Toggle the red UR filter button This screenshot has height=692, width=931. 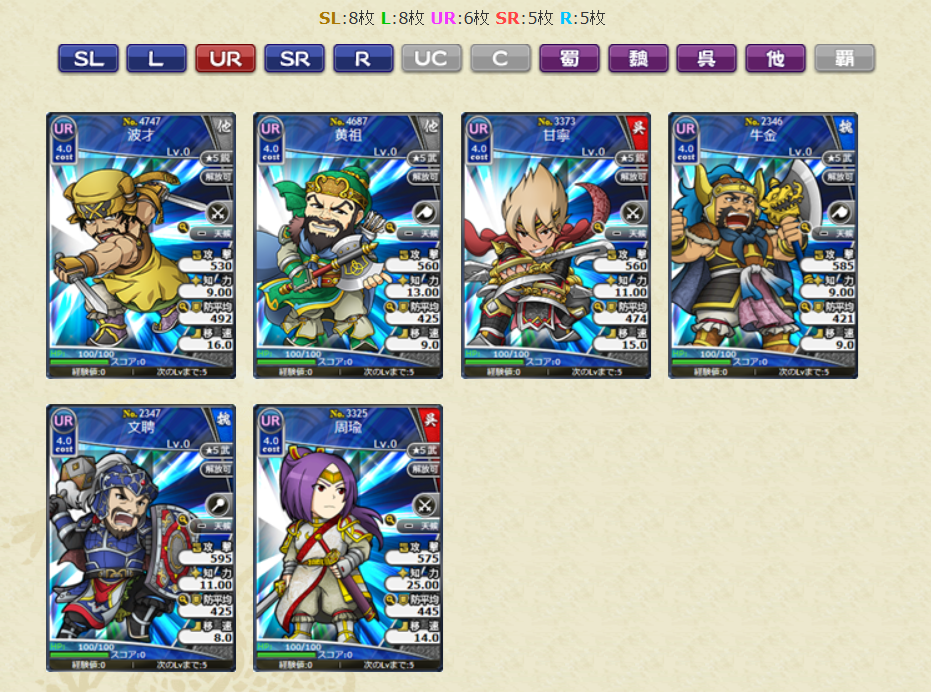(225, 59)
